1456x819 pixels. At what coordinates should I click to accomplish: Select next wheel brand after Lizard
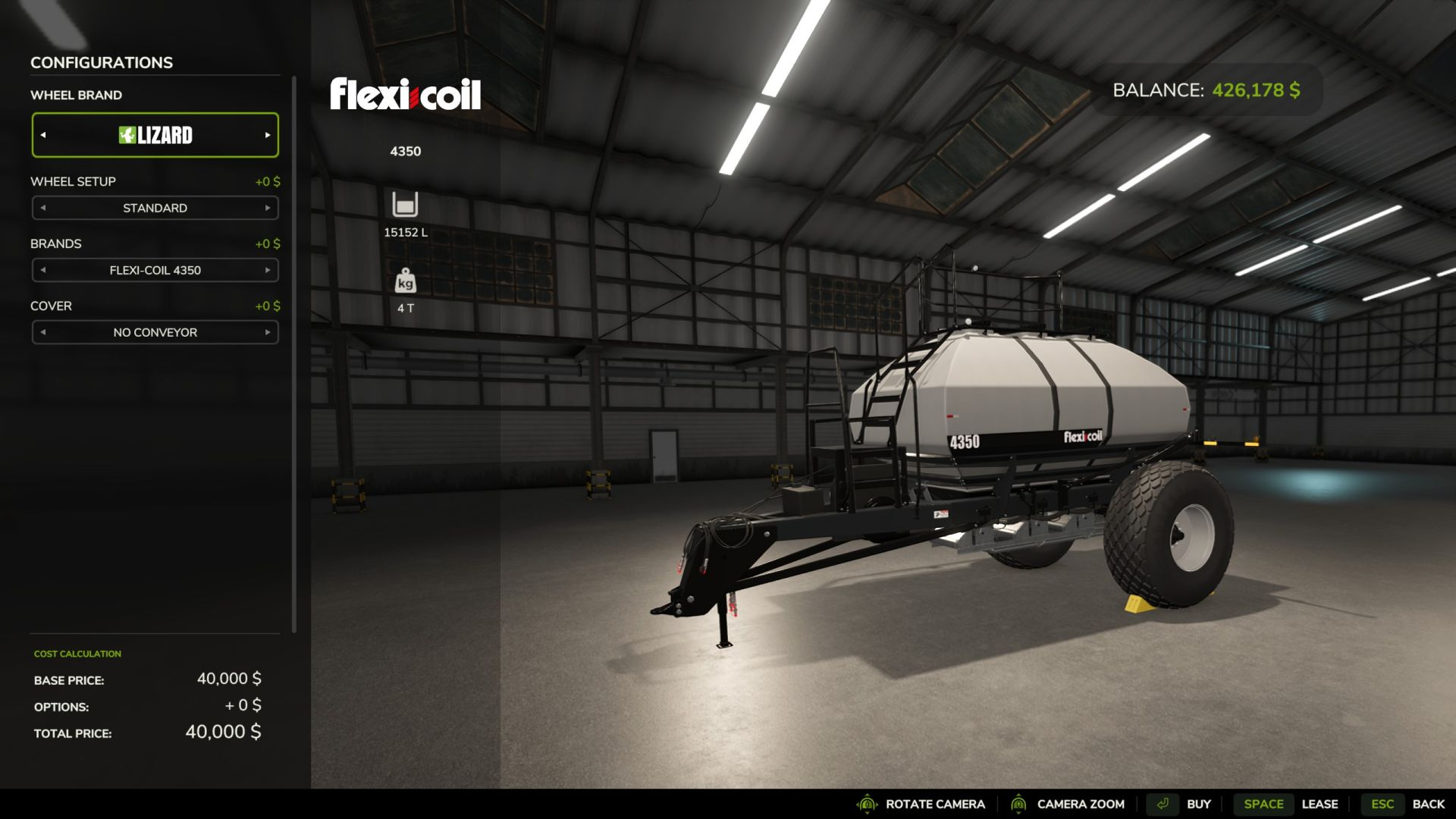click(x=268, y=135)
